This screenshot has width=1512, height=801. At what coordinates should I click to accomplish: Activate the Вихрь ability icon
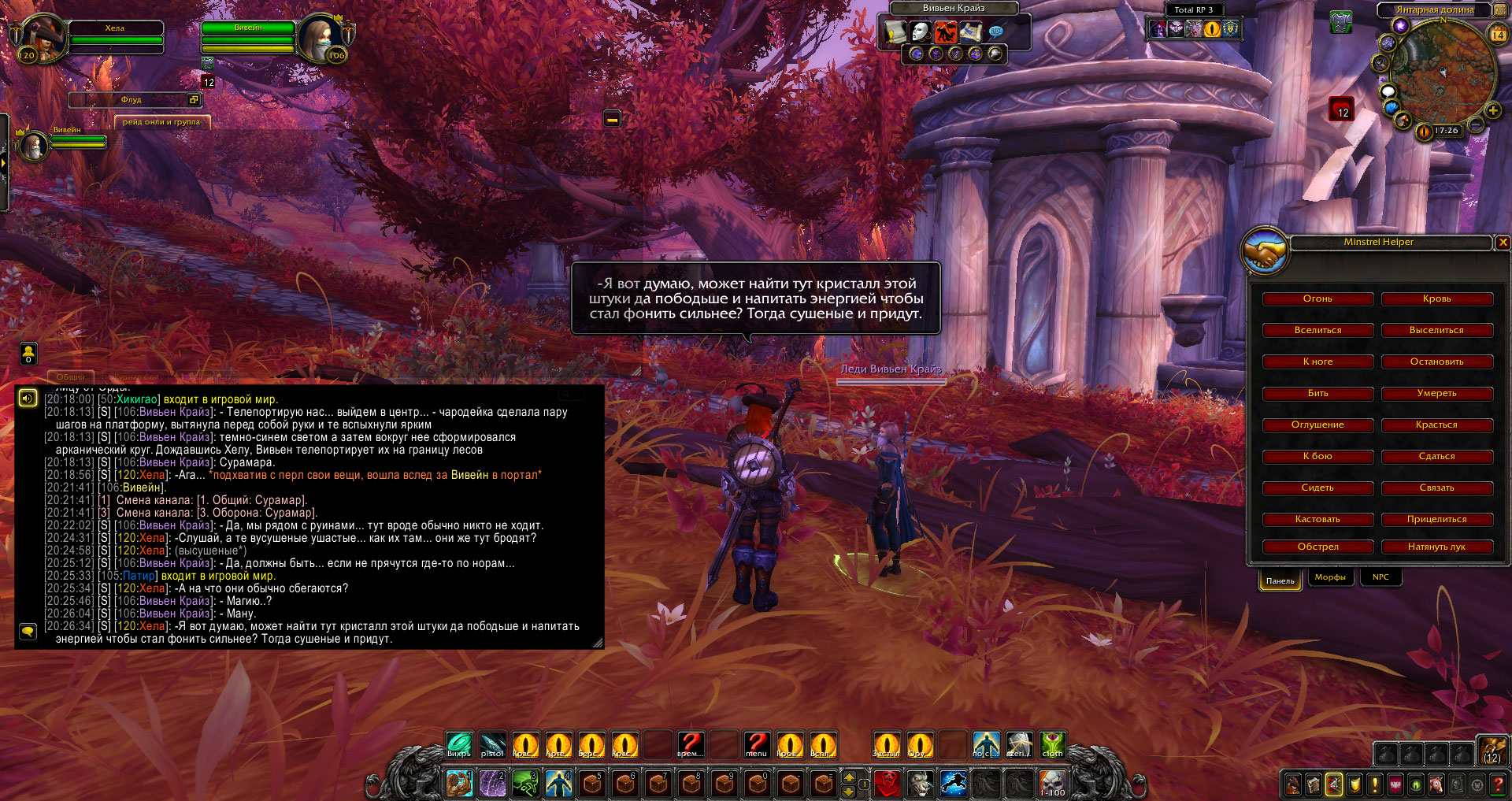click(459, 744)
